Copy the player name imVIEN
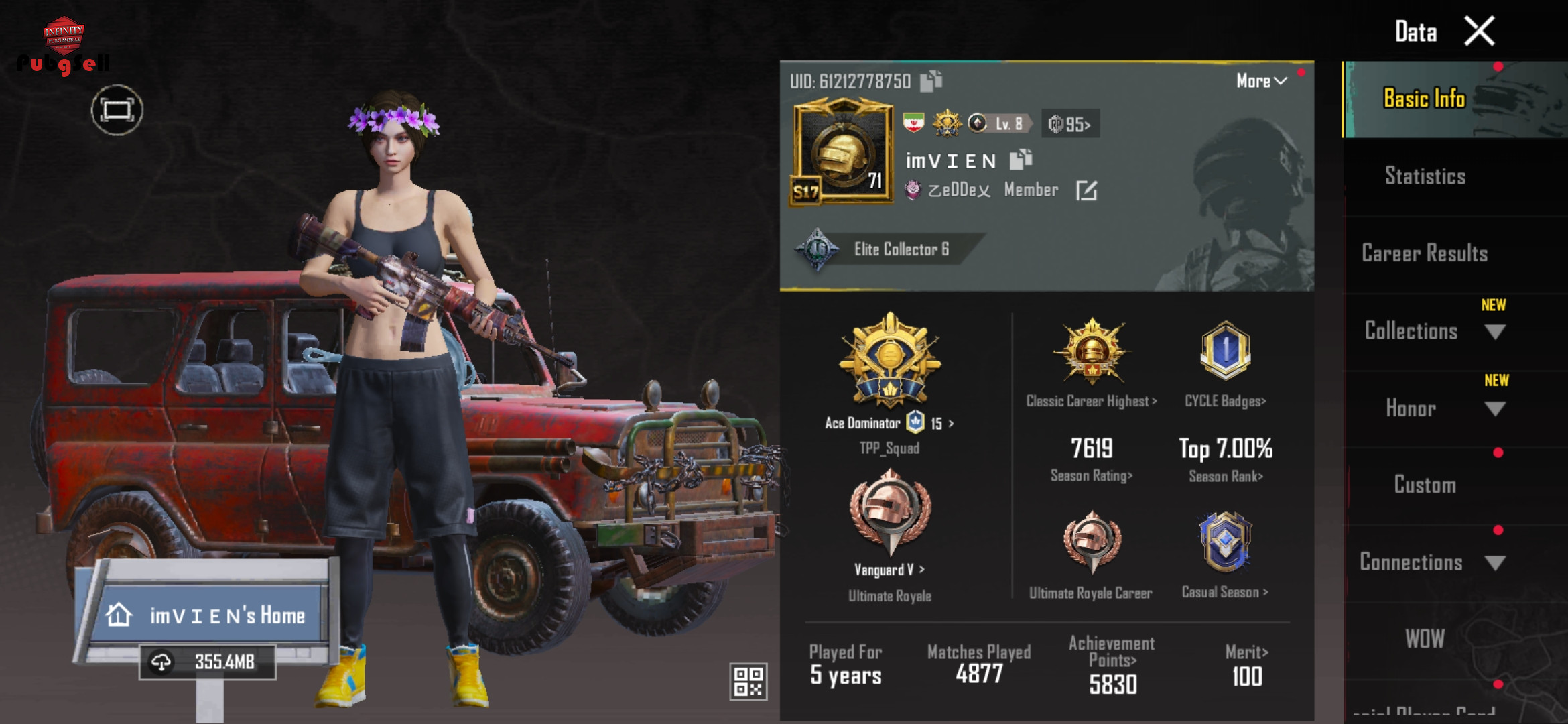The image size is (1568, 724). [1021, 160]
